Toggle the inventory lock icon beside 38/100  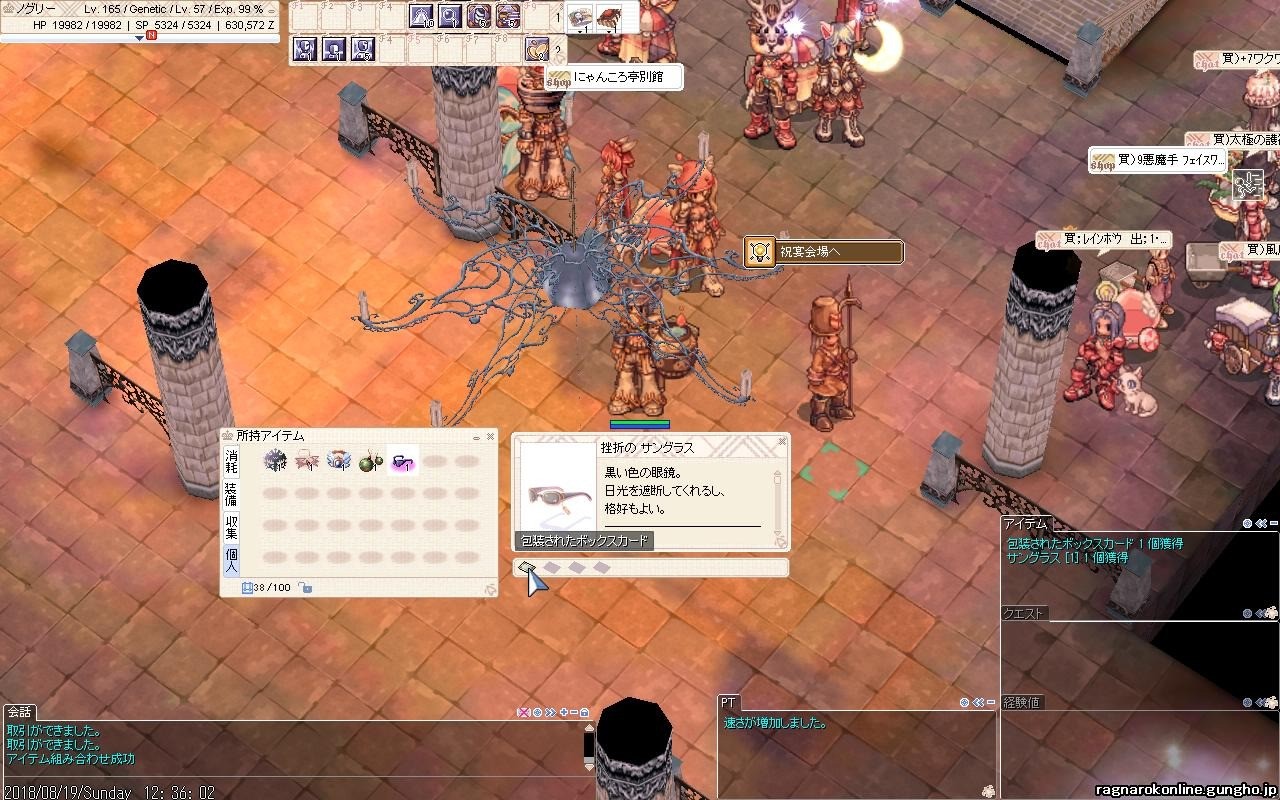point(305,587)
